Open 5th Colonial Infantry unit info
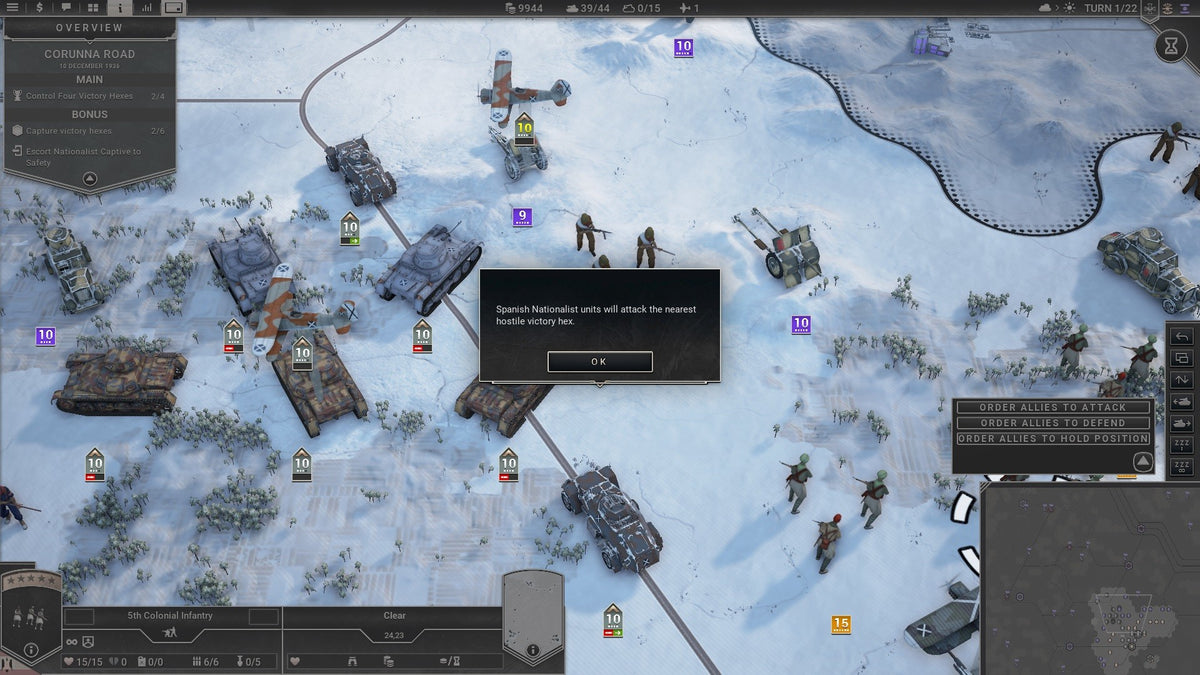This screenshot has width=1200, height=675. pyautogui.click(x=31, y=650)
